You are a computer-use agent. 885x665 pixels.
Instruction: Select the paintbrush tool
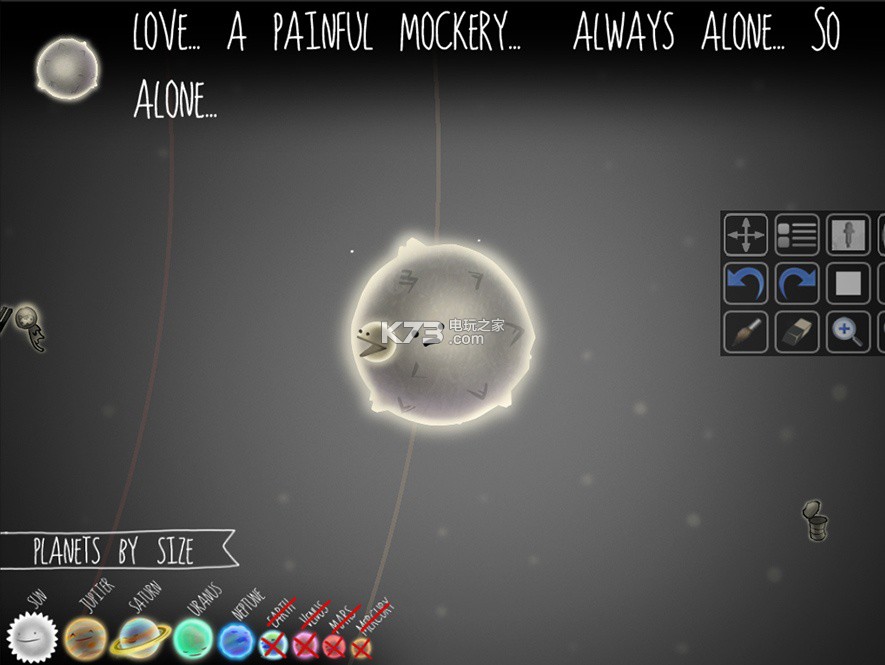point(746,333)
